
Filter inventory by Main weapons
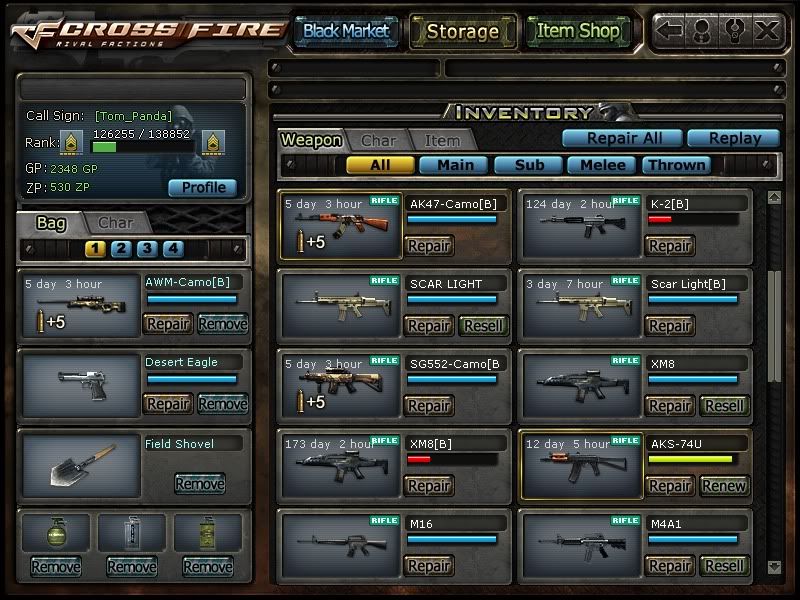pos(453,165)
